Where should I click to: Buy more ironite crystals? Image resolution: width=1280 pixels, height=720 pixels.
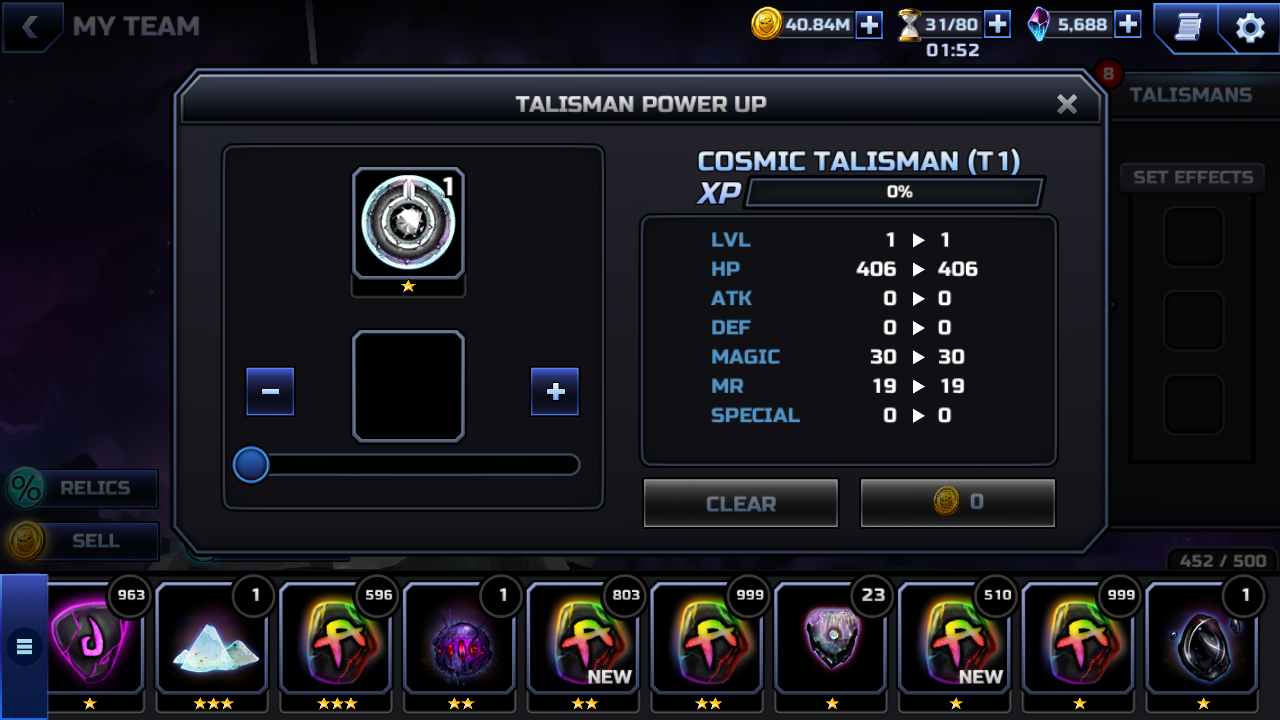click(1127, 25)
